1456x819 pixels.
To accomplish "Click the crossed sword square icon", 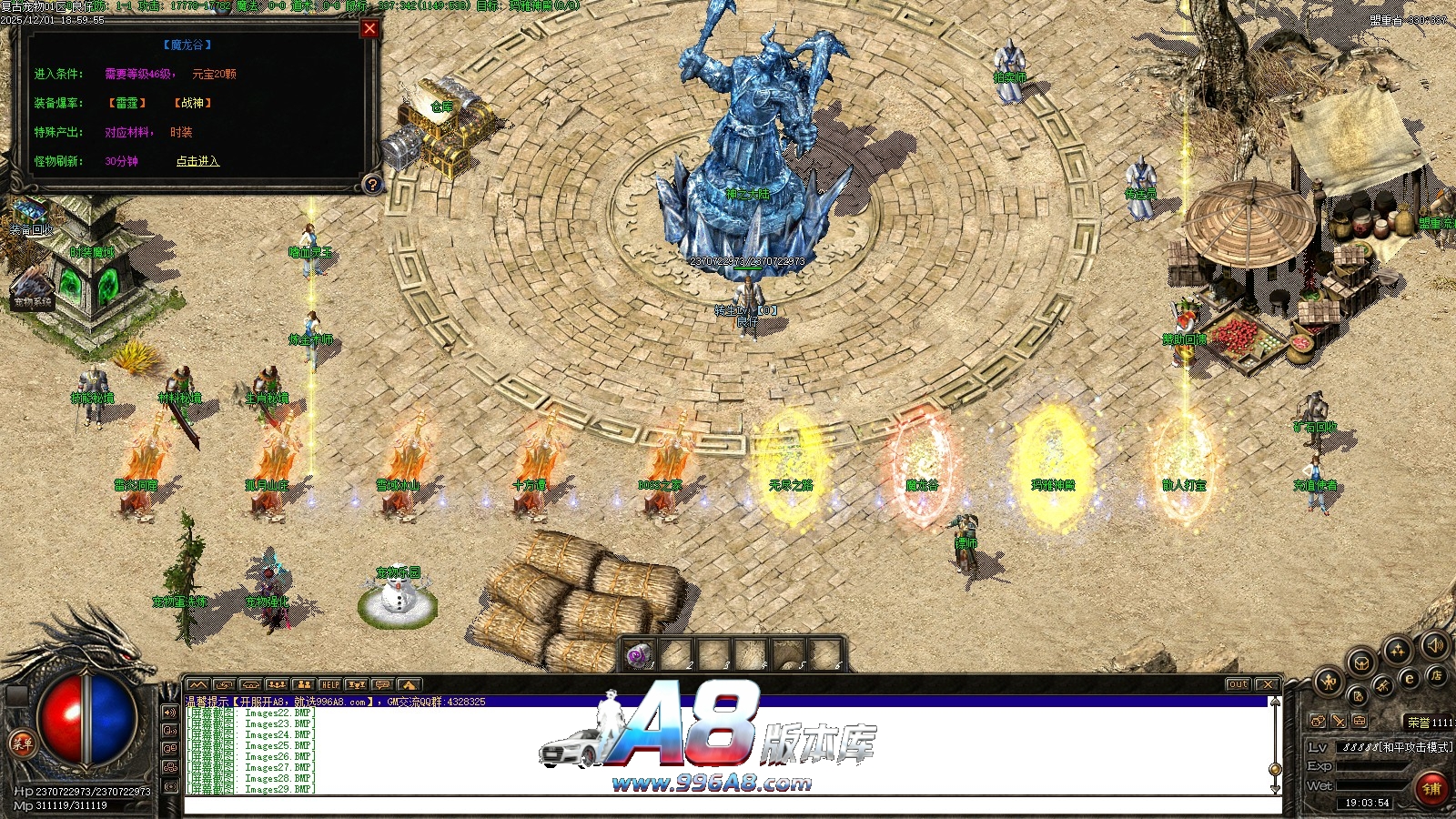I will coord(1339,721).
